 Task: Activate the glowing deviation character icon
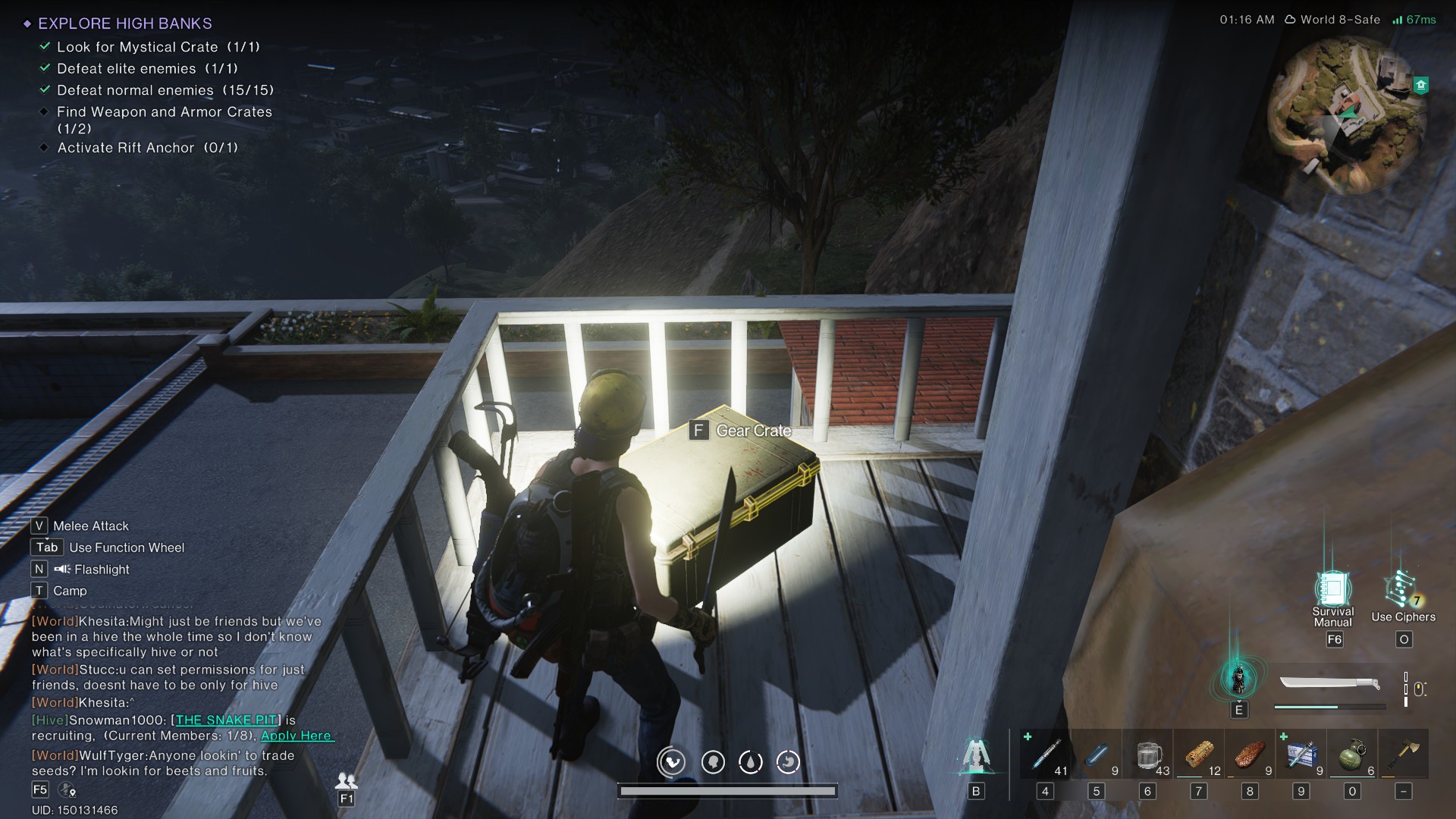tap(1238, 678)
